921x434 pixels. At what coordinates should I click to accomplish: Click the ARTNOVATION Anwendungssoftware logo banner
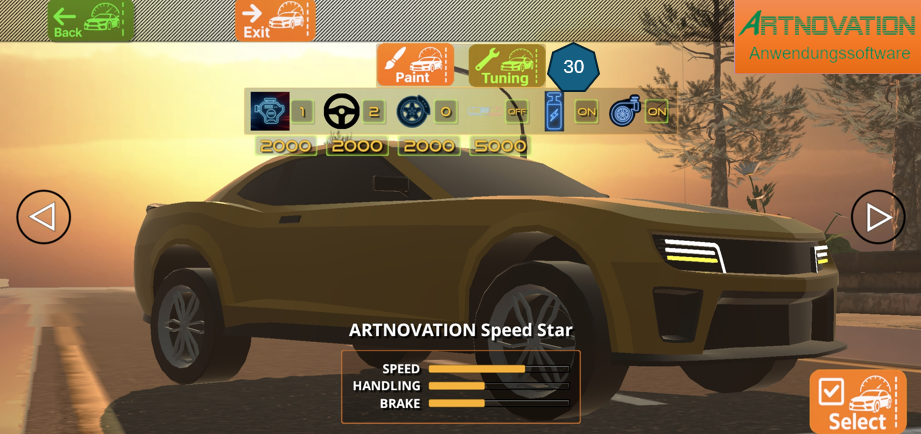[827, 37]
